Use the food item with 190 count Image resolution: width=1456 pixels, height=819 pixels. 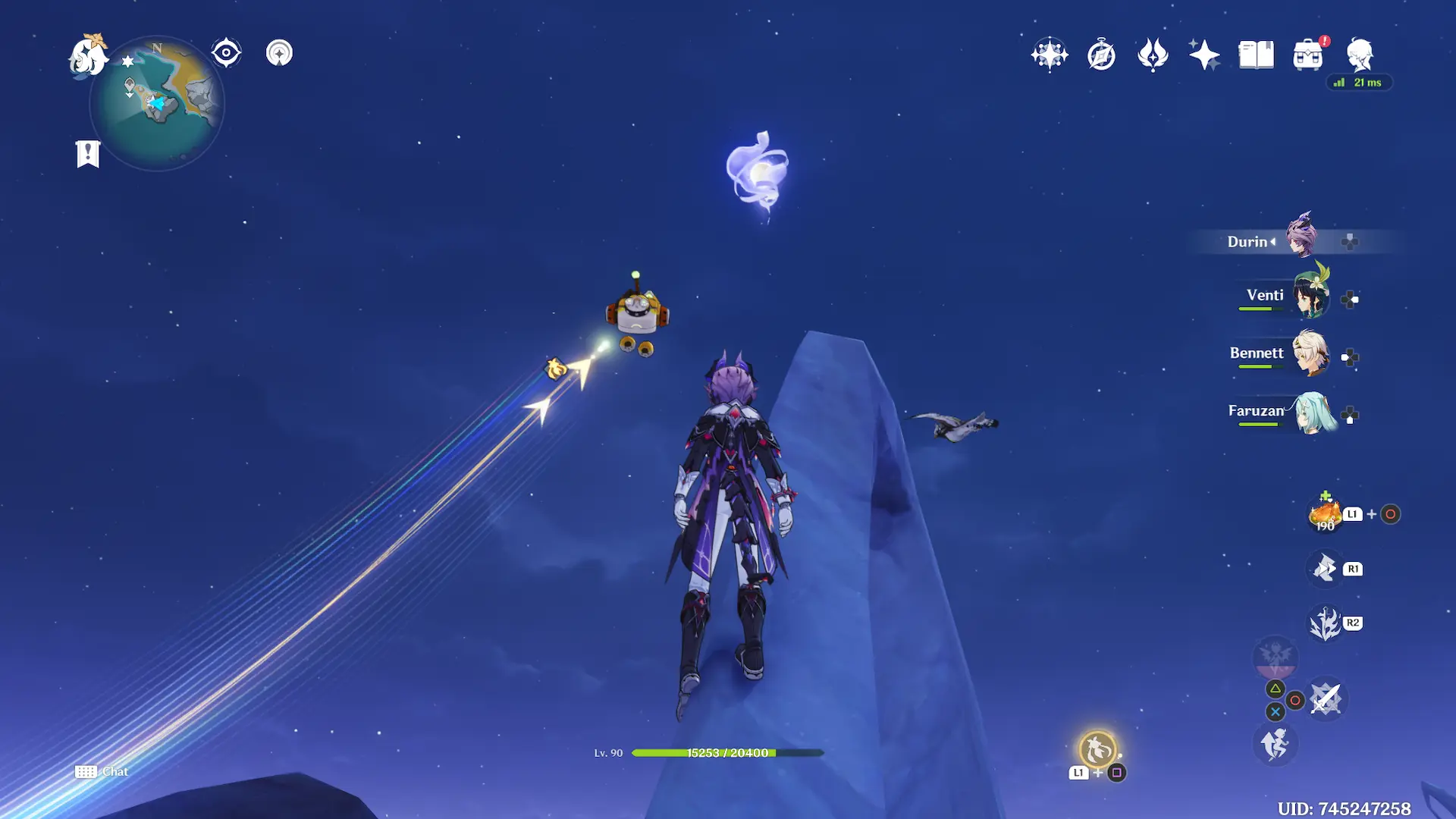(x=1325, y=514)
